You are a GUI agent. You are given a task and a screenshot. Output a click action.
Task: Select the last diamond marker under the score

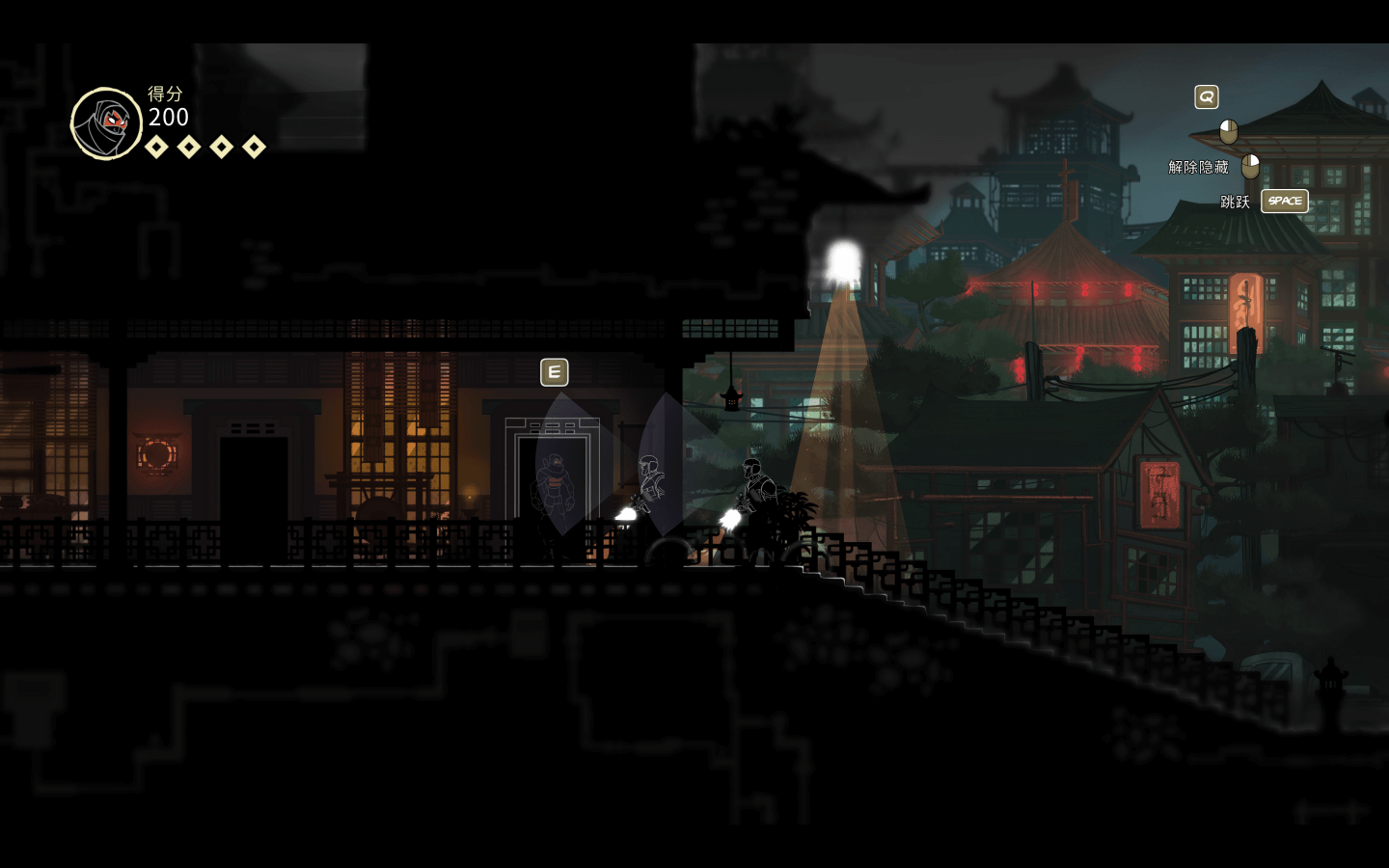253,147
